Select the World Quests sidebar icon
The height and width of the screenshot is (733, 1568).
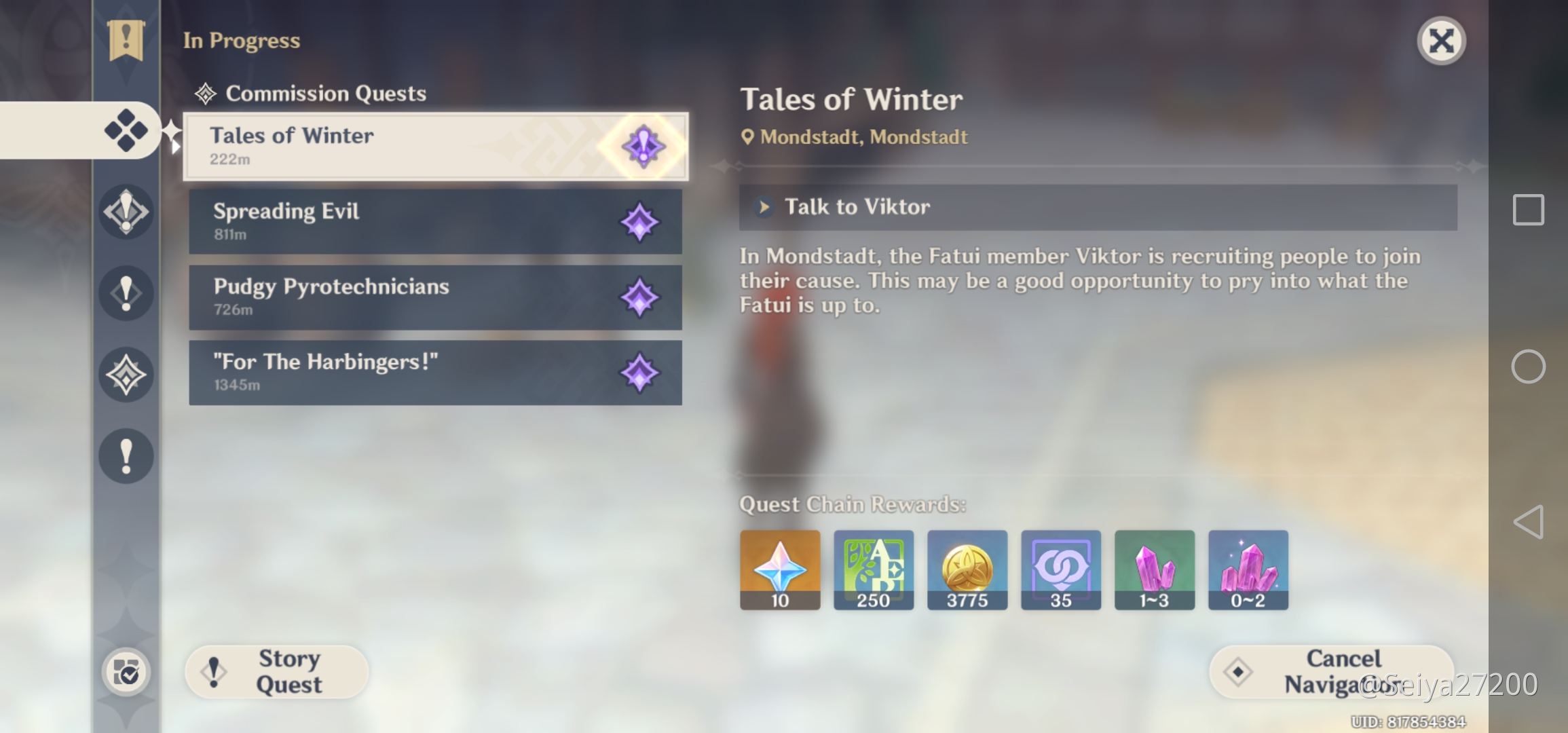coord(126,375)
